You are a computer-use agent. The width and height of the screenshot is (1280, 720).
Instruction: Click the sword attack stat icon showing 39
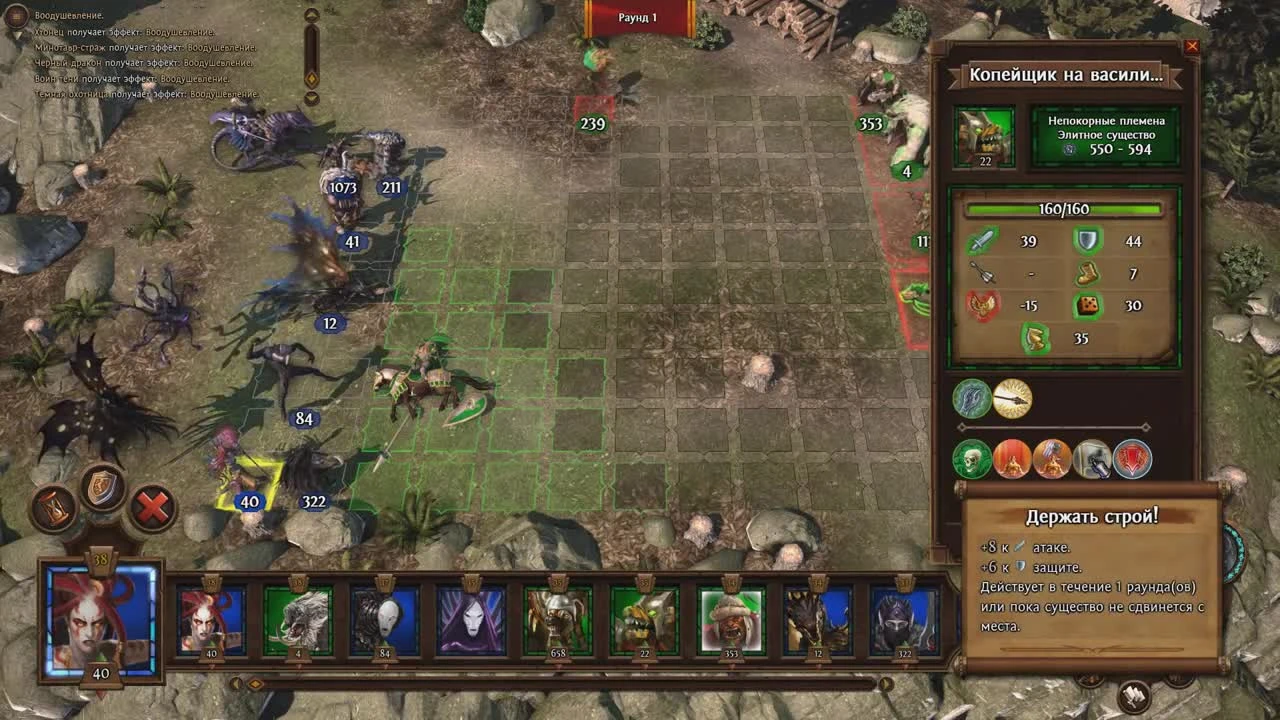pyautogui.click(x=980, y=242)
